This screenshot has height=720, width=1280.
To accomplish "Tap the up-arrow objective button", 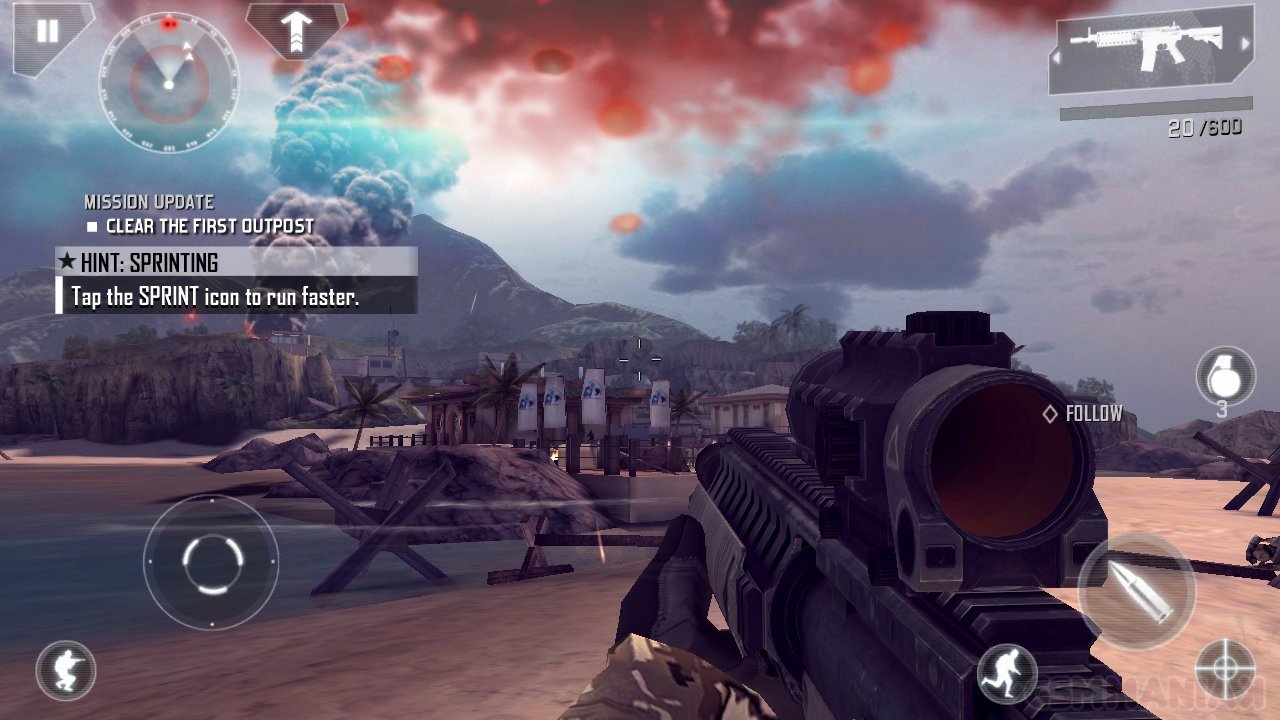I will (296, 30).
